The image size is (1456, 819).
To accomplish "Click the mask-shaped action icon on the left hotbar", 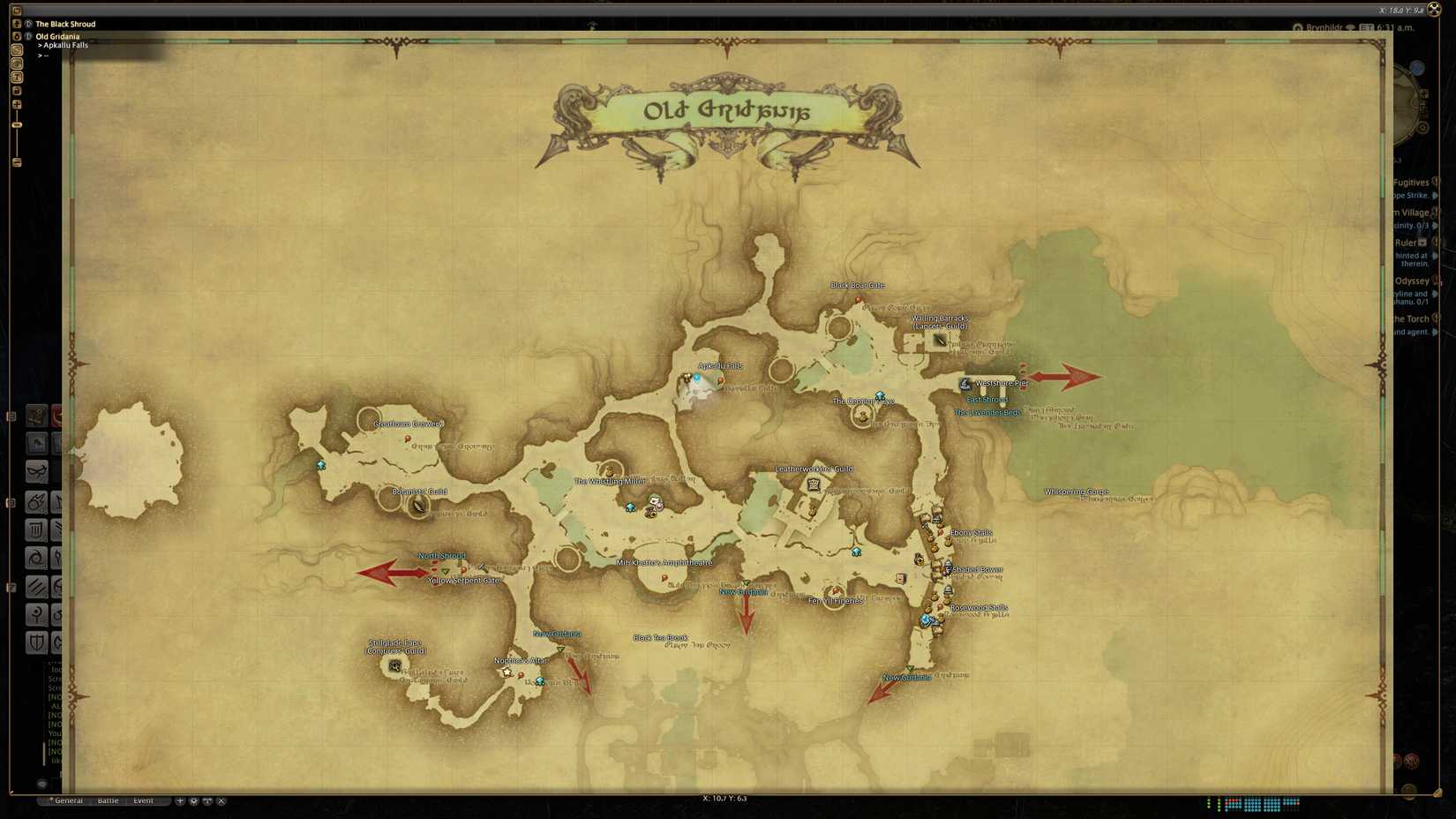I will tap(39, 470).
